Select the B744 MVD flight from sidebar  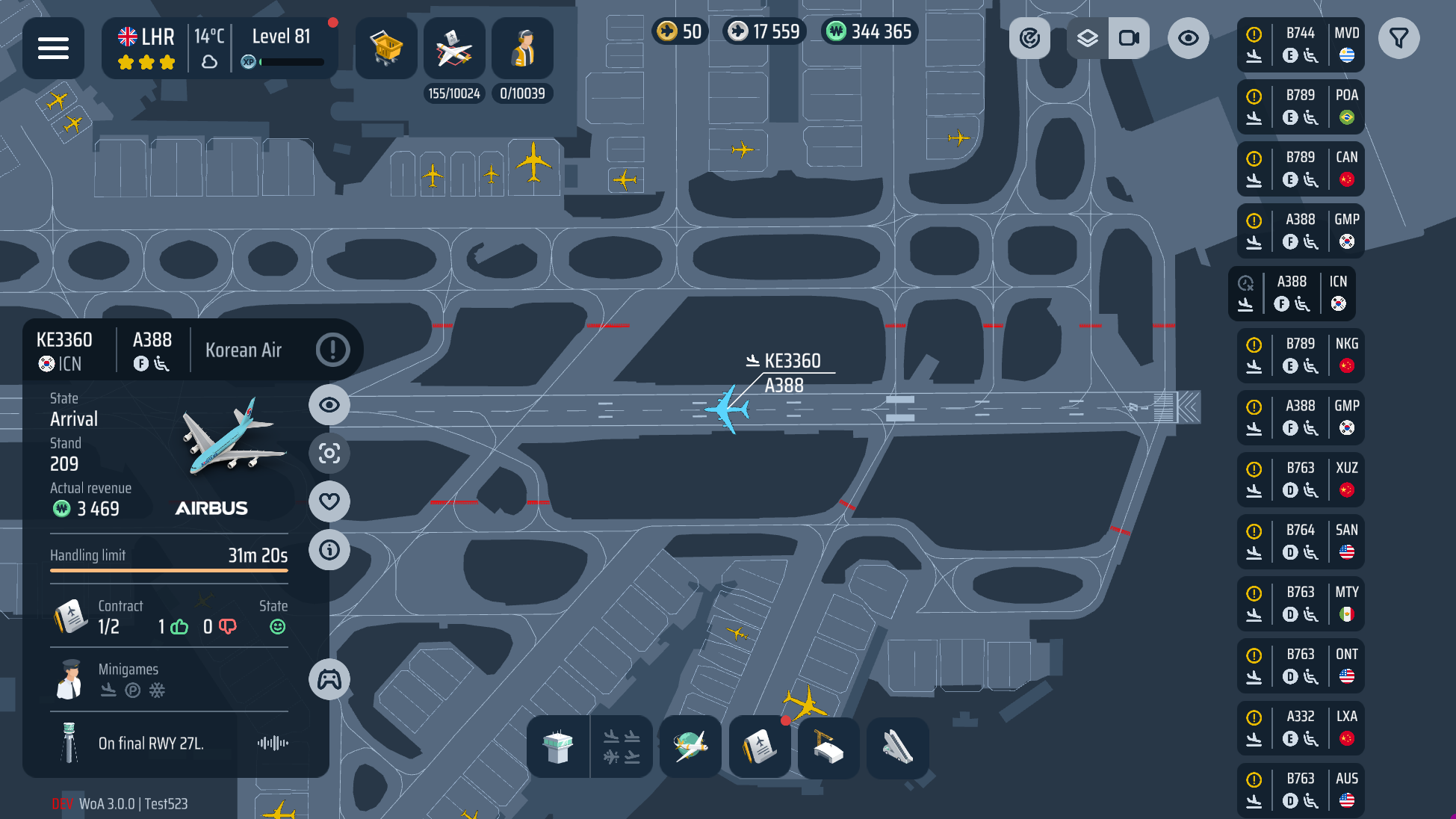1301,45
